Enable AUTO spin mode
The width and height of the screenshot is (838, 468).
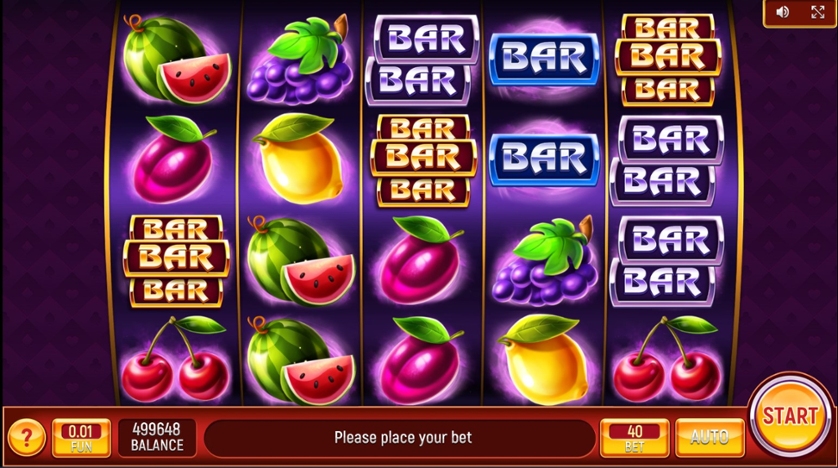(709, 438)
